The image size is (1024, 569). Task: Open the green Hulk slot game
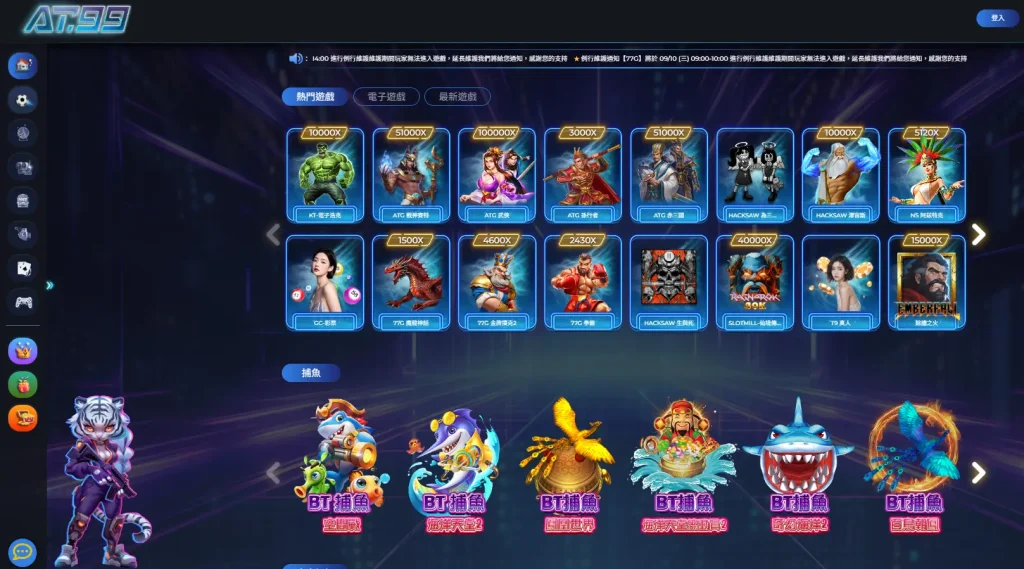point(325,175)
